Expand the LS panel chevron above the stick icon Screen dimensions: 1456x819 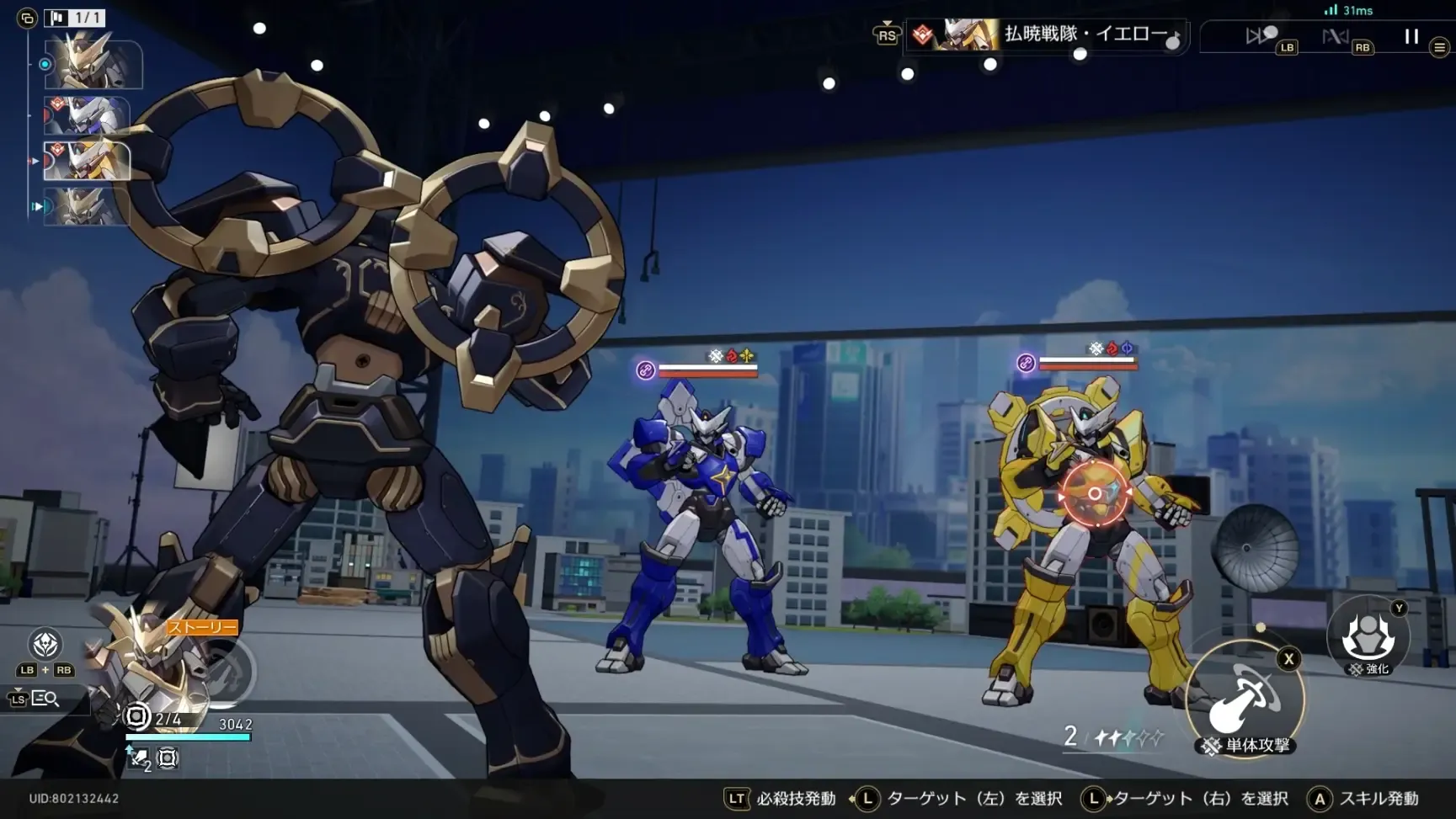click(x=17, y=689)
